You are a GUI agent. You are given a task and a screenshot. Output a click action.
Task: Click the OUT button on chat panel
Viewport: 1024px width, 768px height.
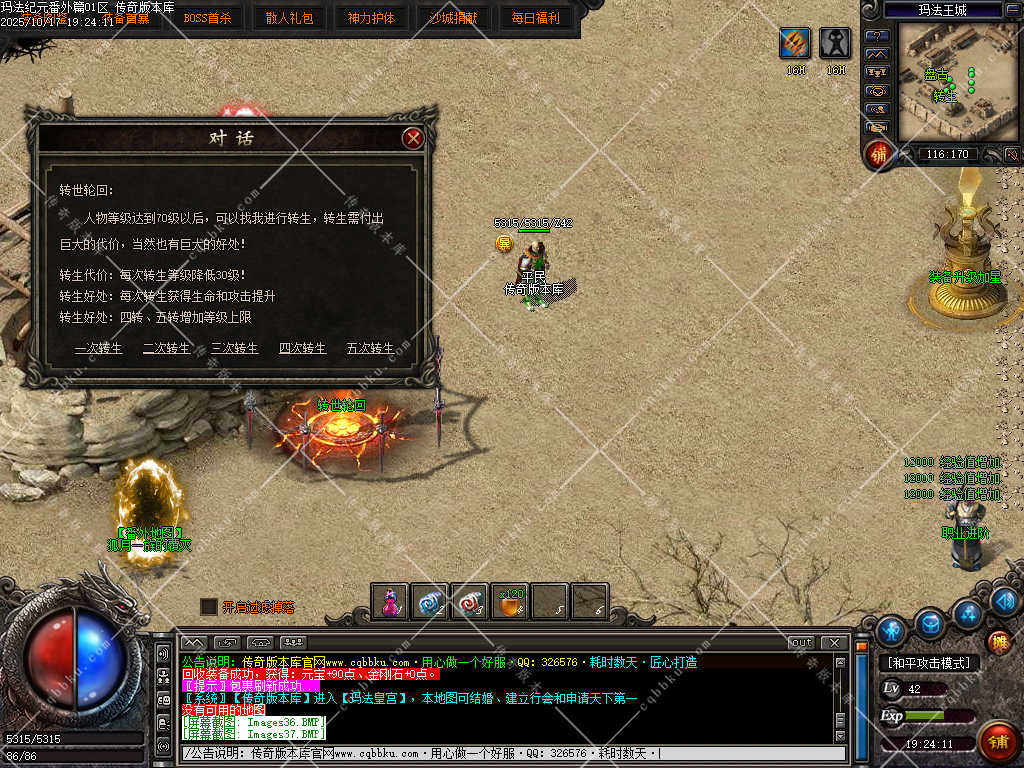click(801, 642)
